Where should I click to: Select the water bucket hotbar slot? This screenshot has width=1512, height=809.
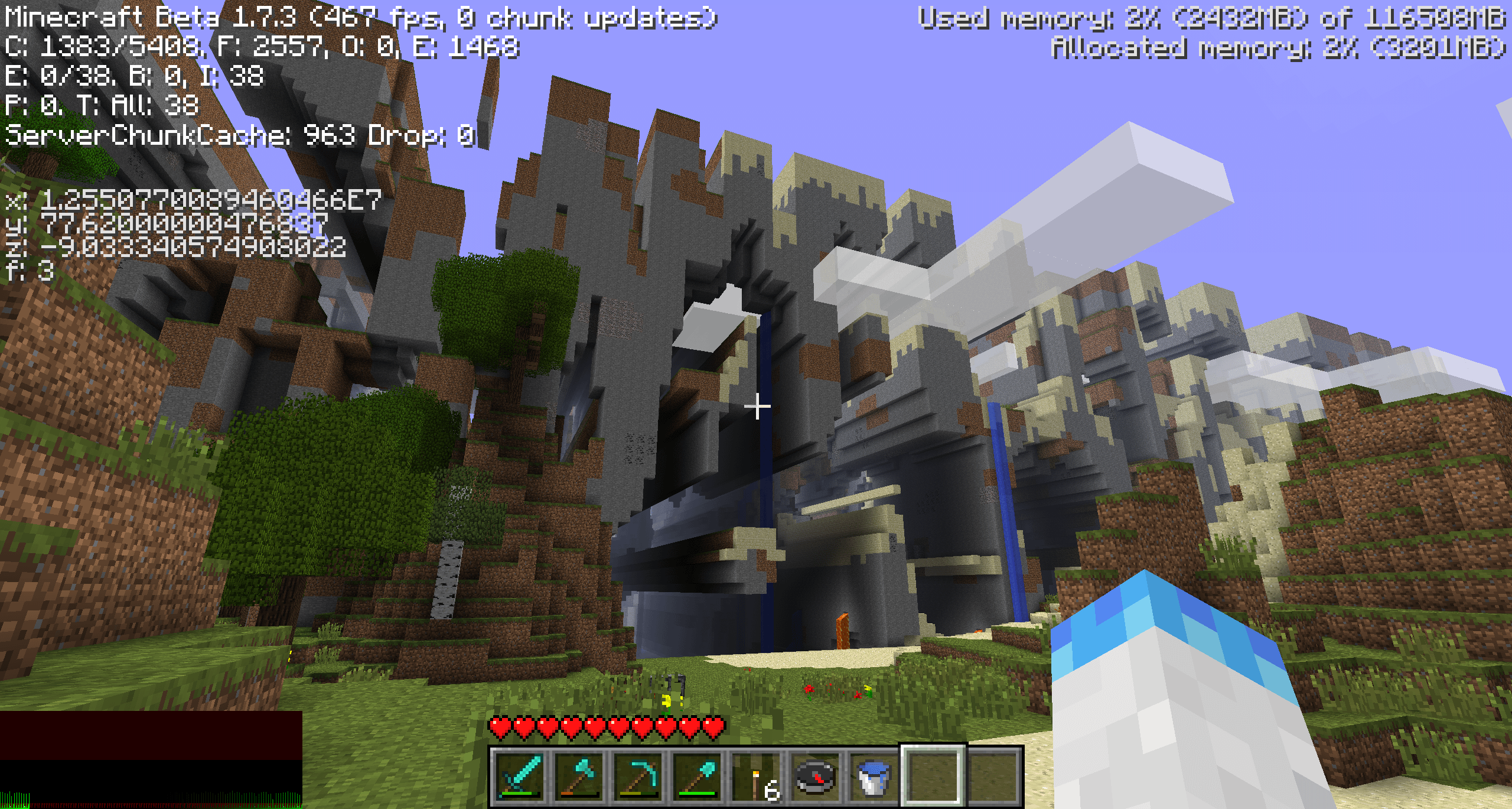(x=874, y=776)
